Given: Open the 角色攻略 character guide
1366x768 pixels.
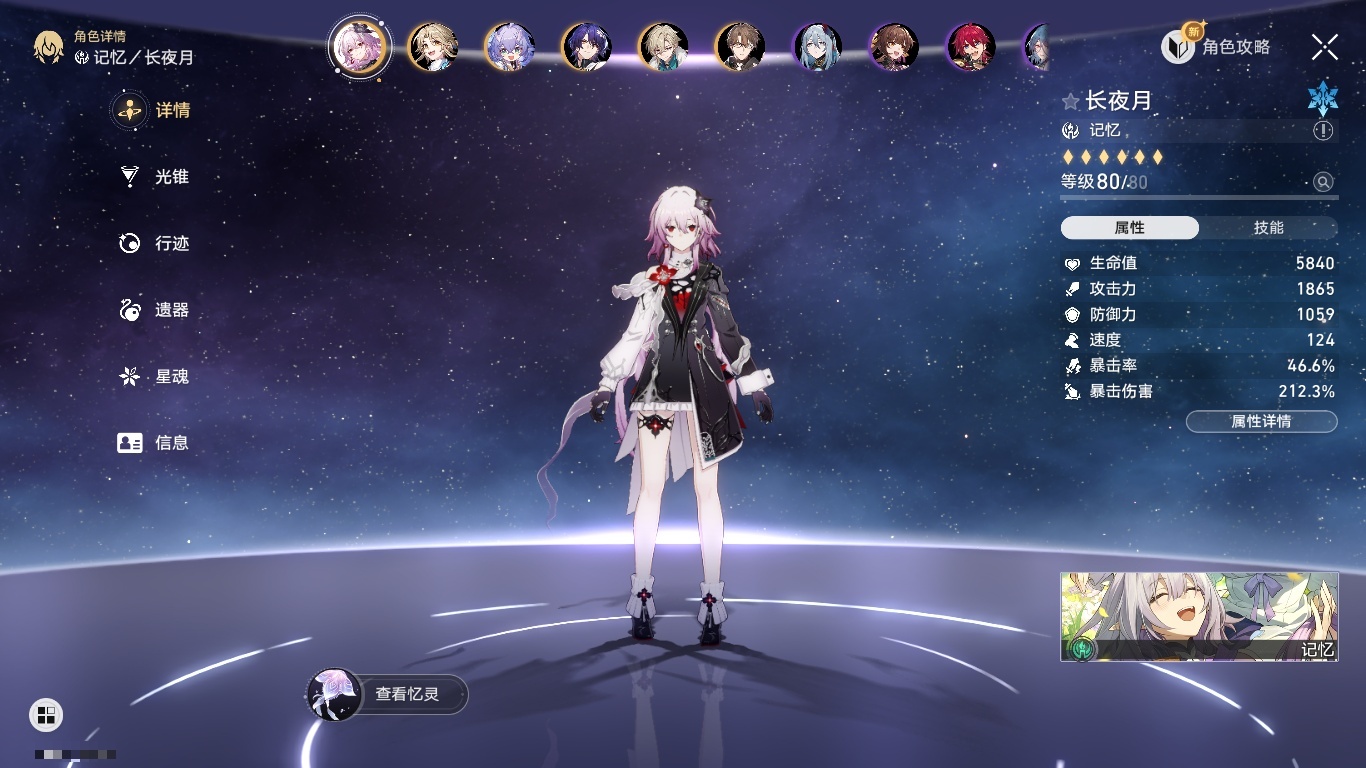Looking at the screenshot, I should (x=1216, y=46).
